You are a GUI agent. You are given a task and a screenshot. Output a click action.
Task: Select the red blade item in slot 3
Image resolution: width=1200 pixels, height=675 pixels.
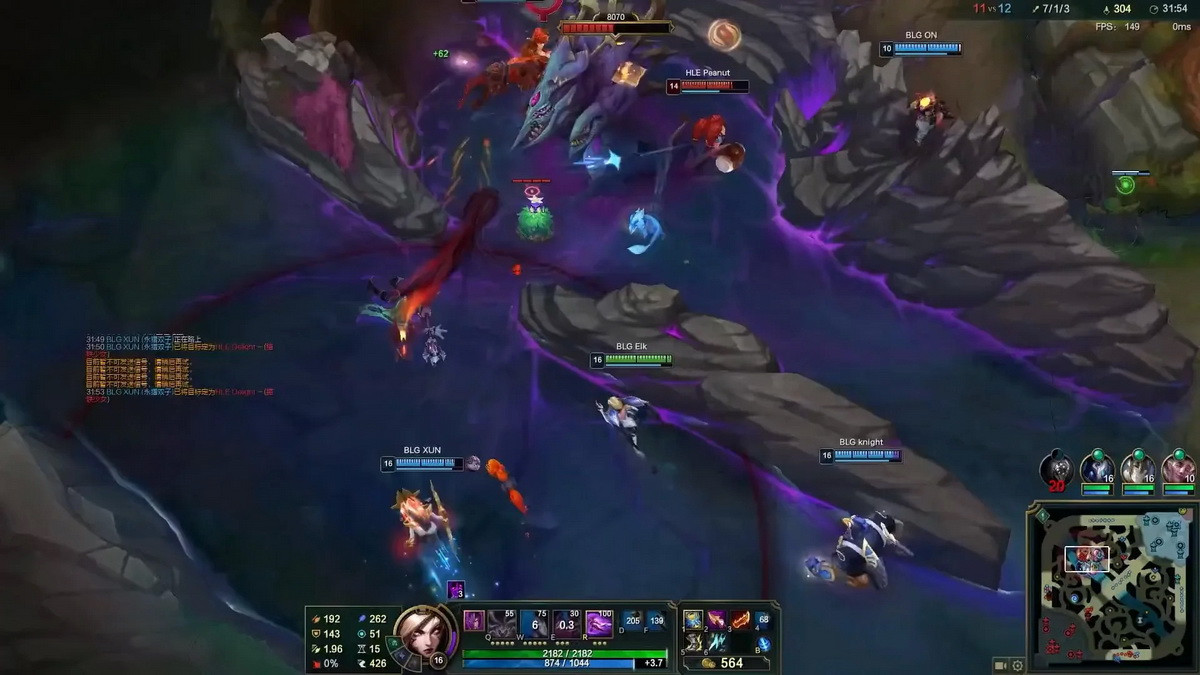coord(740,620)
